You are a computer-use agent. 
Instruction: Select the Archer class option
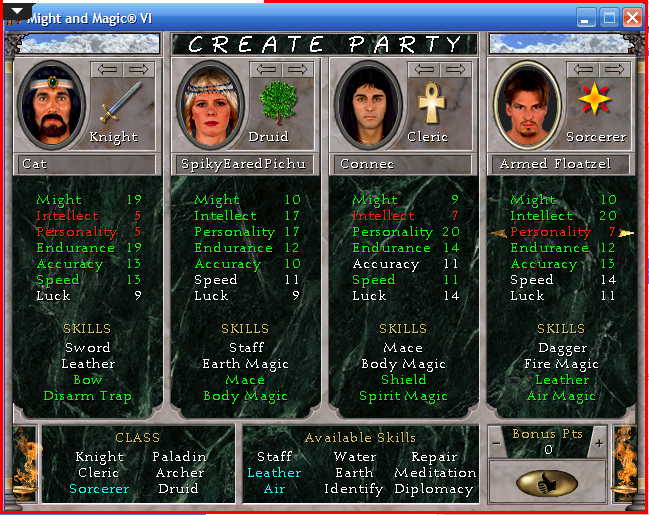179,473
